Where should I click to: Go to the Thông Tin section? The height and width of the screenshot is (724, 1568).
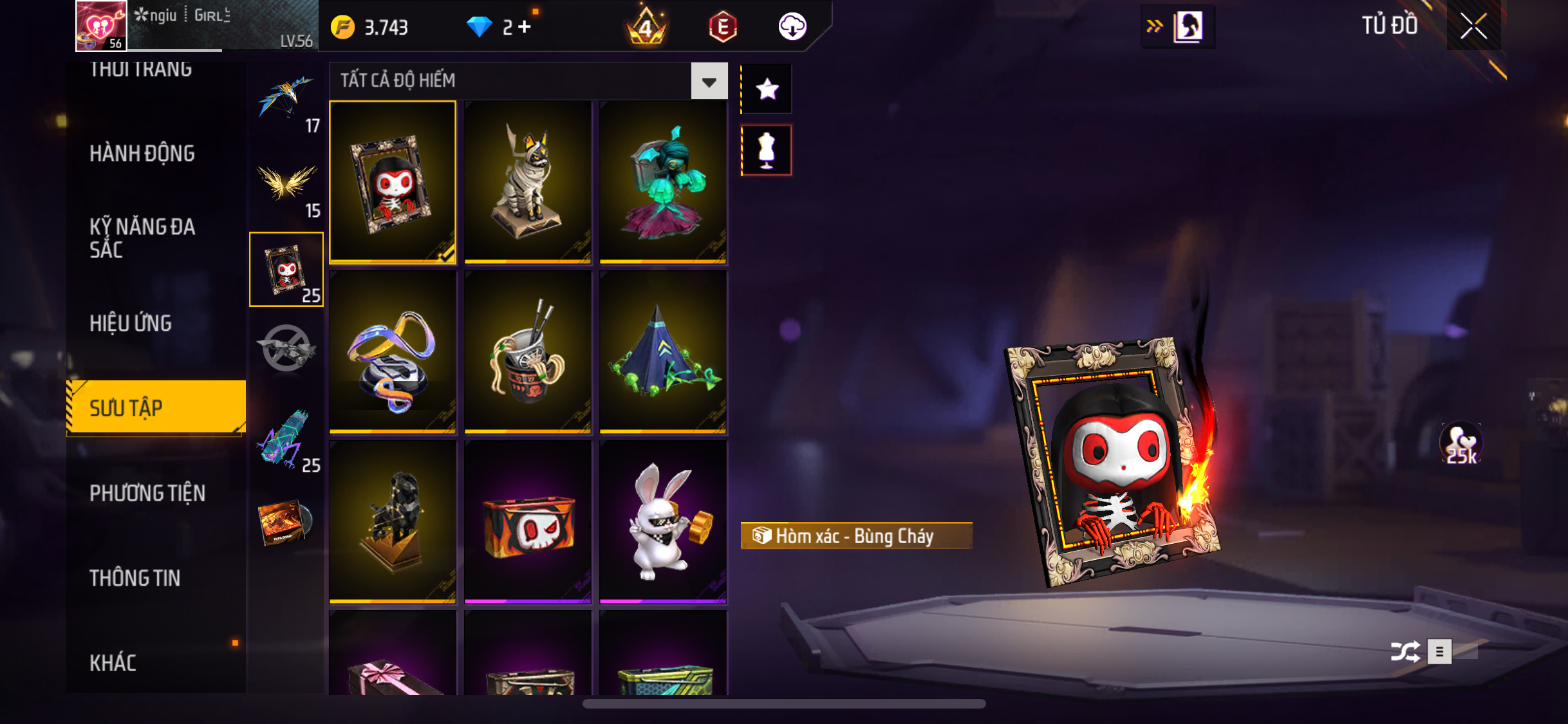[x=135, y=579]
